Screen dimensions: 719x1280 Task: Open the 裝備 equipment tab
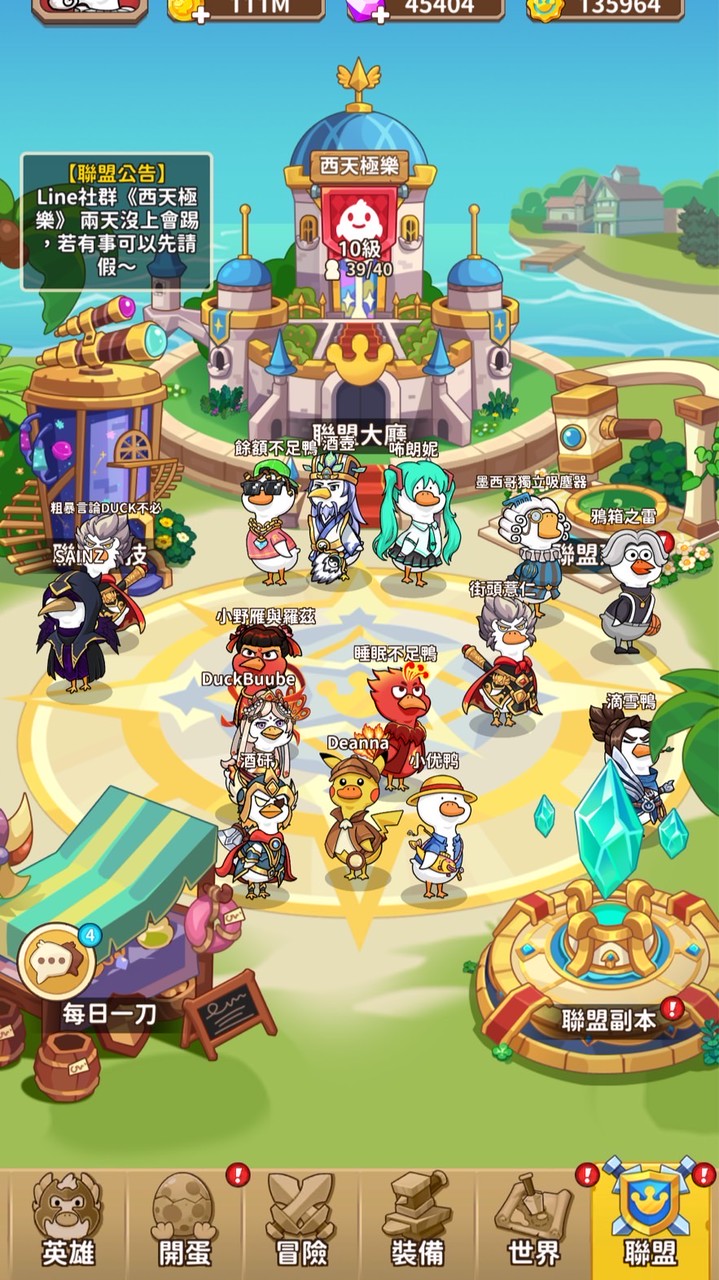[418, 1222]
